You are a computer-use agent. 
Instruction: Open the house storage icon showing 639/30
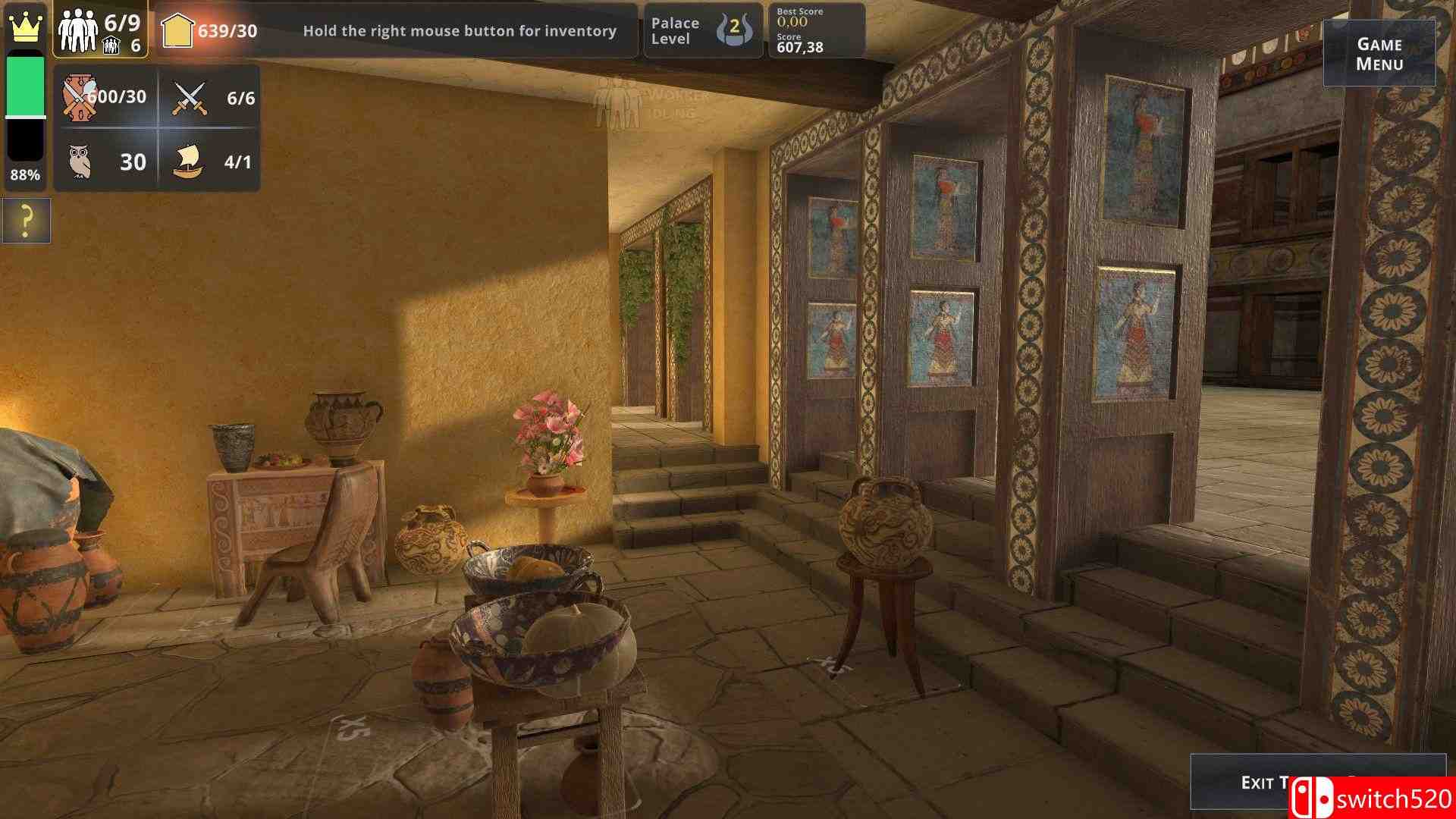(x=179, y=29)
